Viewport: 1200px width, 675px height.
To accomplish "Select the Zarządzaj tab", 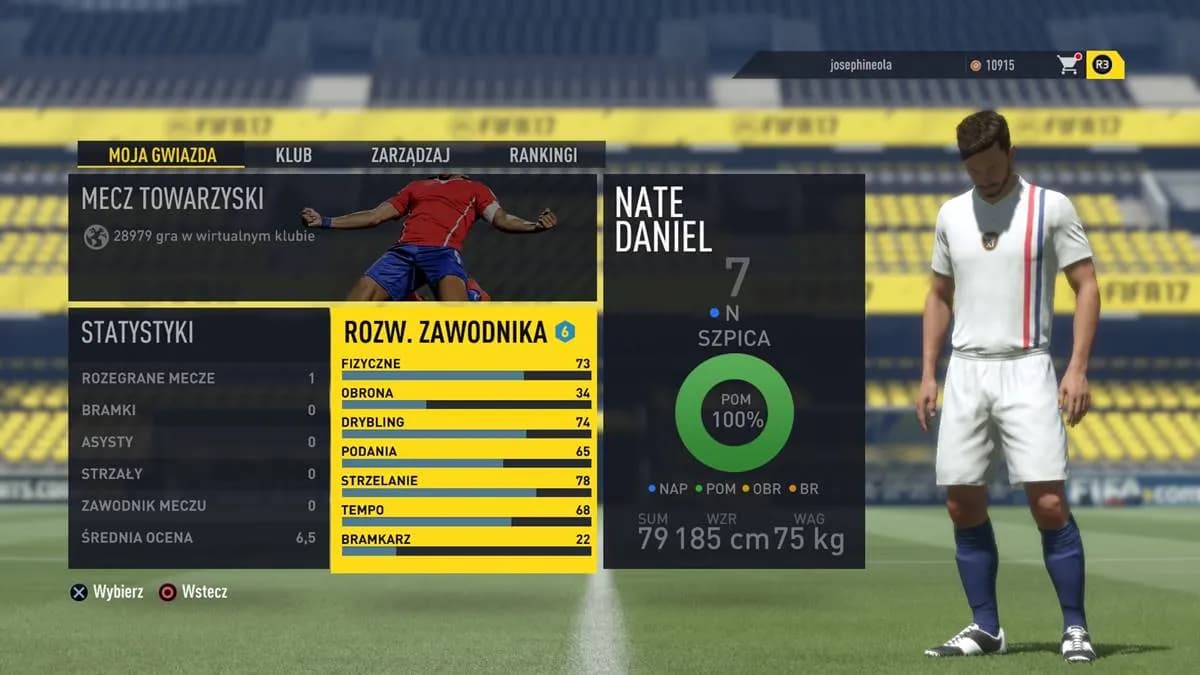I will pyautogui.click(x=410, y=155).
